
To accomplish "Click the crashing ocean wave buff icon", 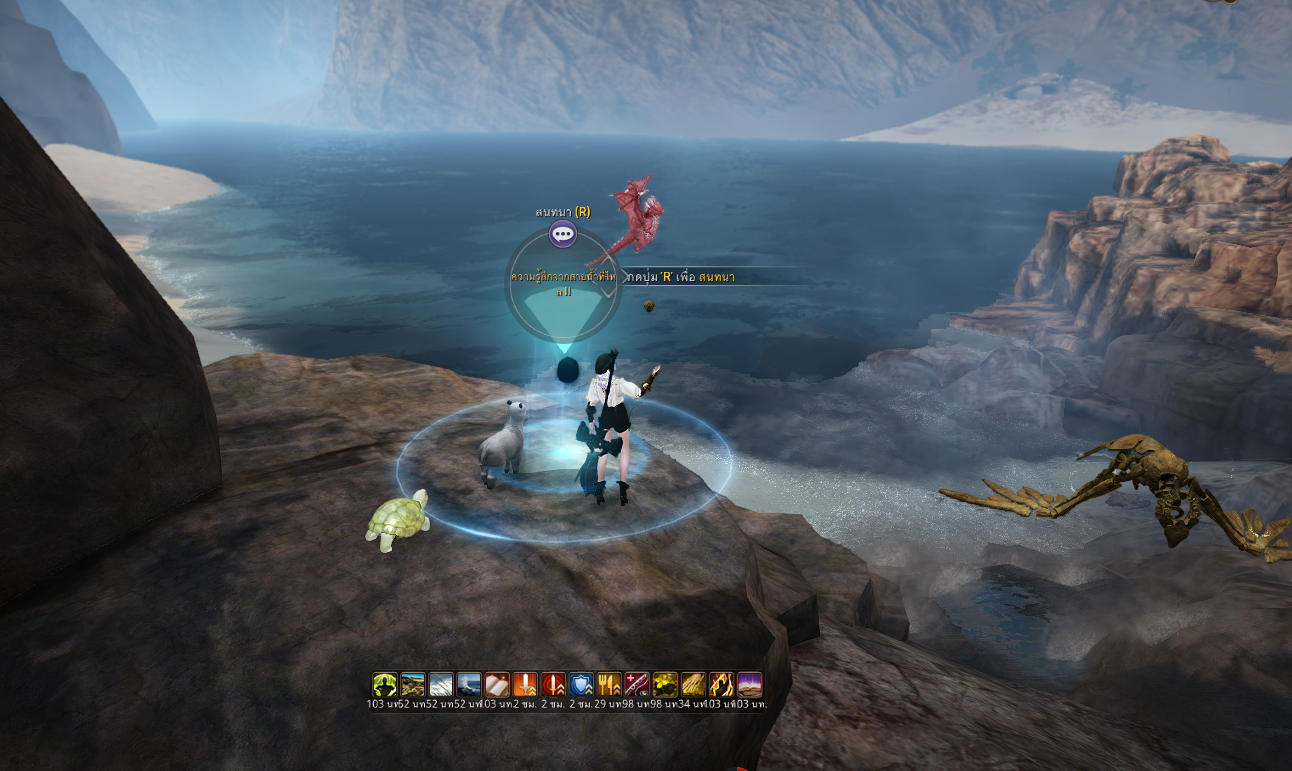I will pyautogui.click(x=469, y=684).
